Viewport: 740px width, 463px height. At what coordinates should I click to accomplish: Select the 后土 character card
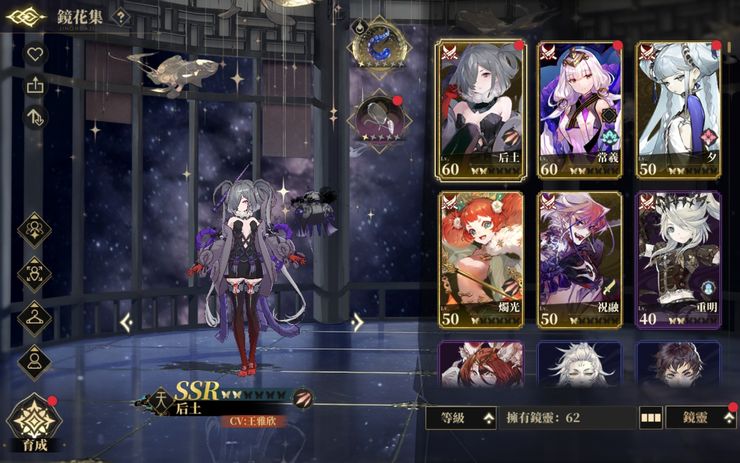480,109
